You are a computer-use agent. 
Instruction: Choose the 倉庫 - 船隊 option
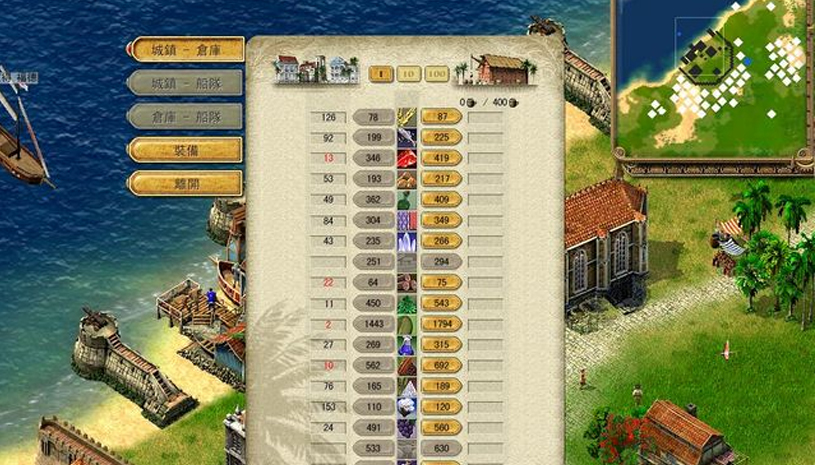click(186, 116)
